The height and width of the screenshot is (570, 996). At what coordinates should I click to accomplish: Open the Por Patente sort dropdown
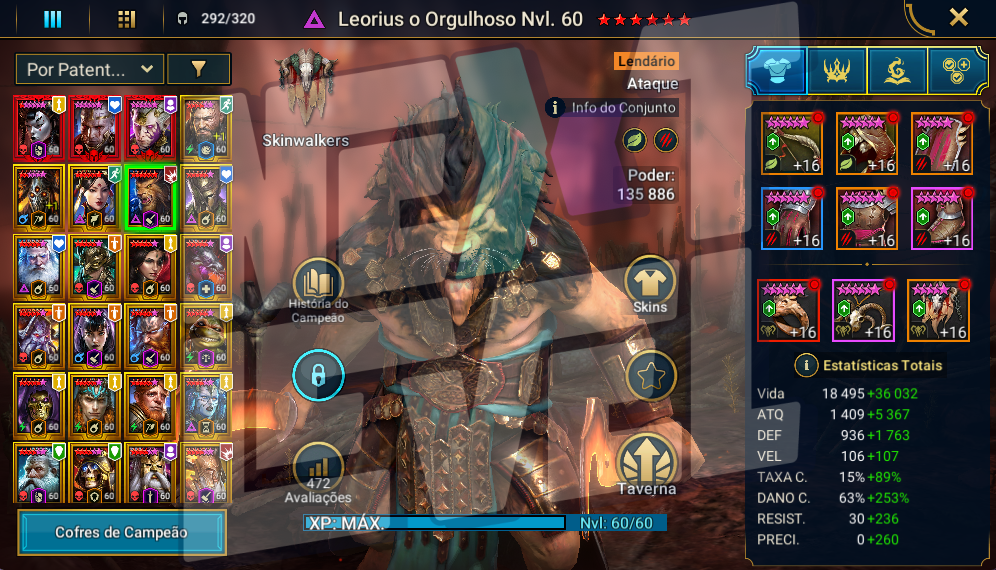tap(90, 69)
